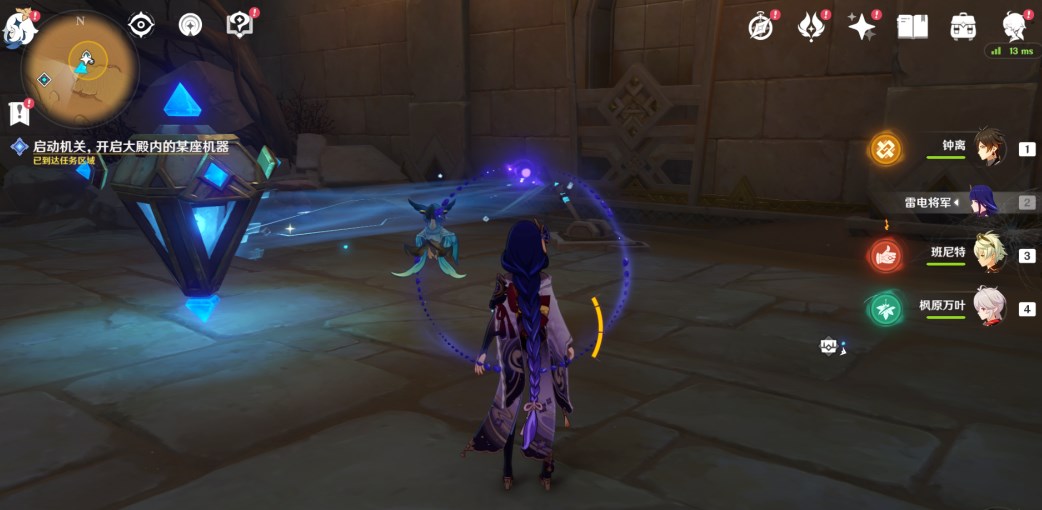
Task: Trigger 枫原万叶's green leaf burst icon
Action: (885, 308)
